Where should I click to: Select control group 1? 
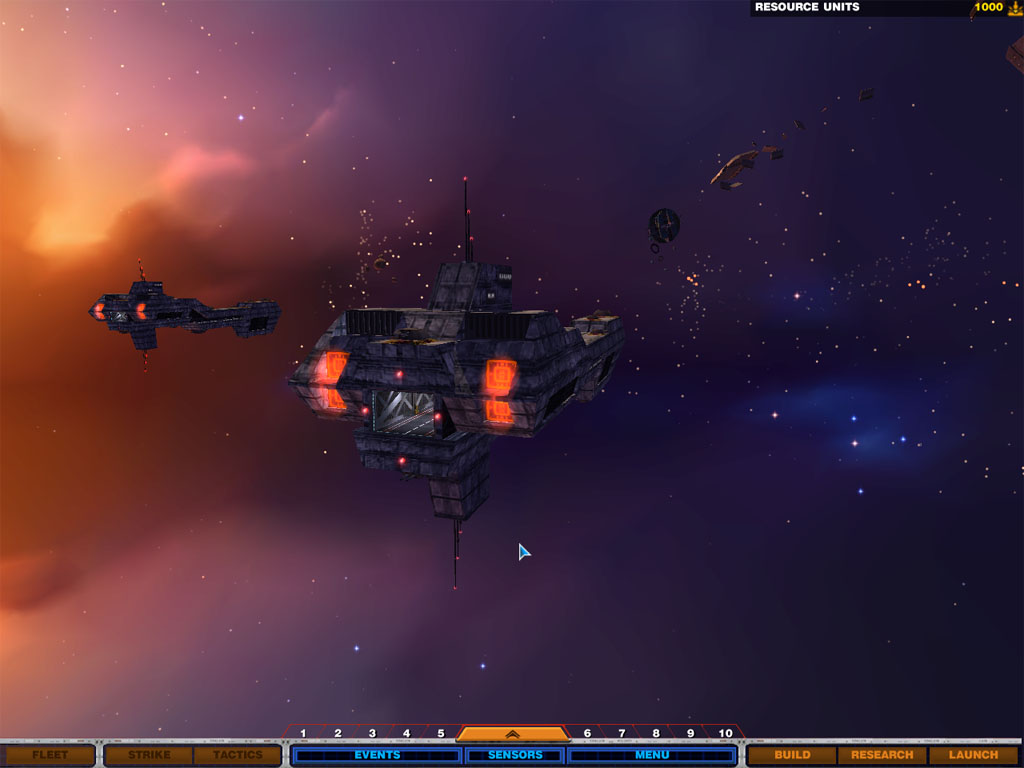pos(303,734)
